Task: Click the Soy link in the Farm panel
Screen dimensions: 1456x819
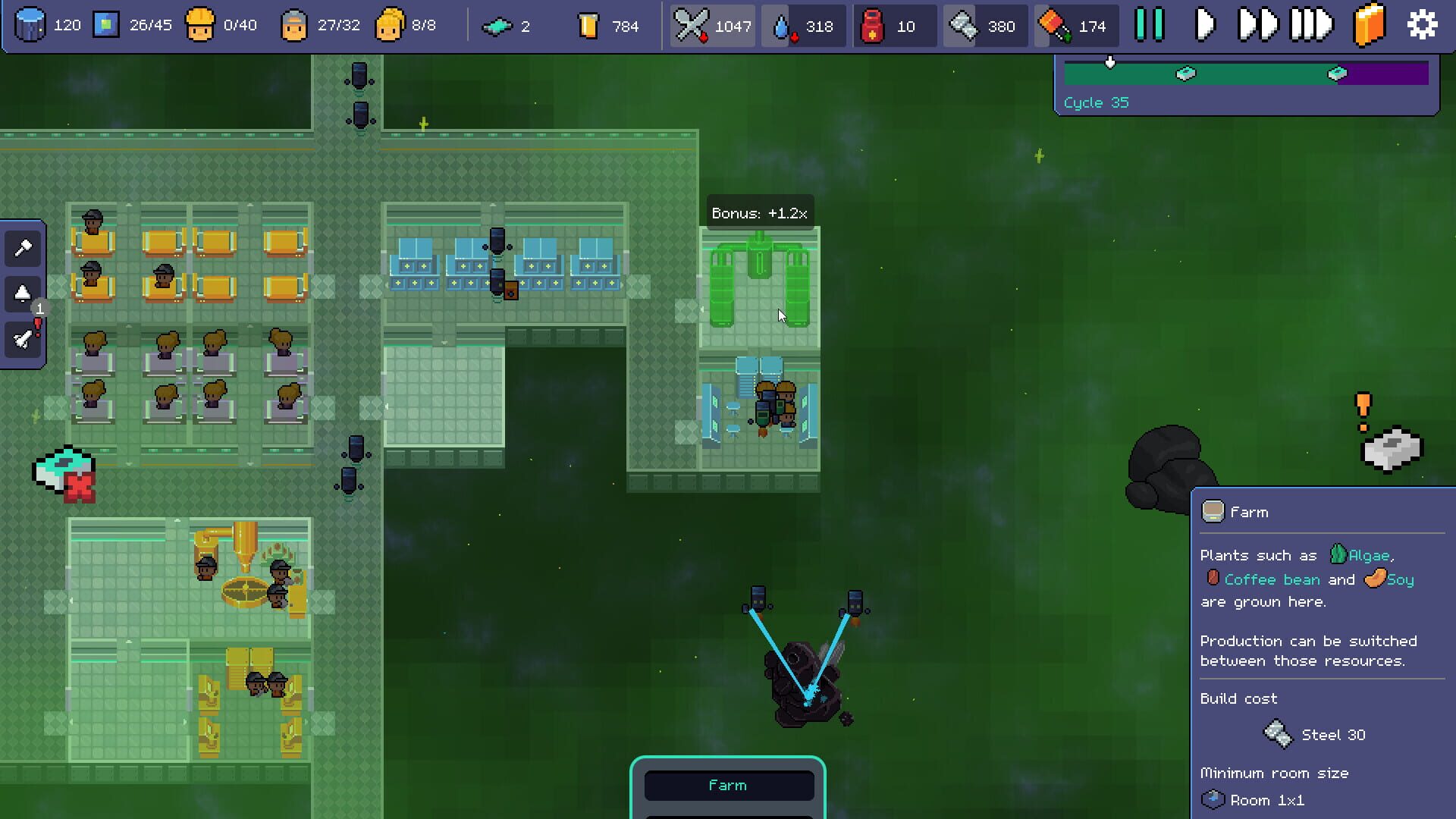Action: click(1401, 579)
